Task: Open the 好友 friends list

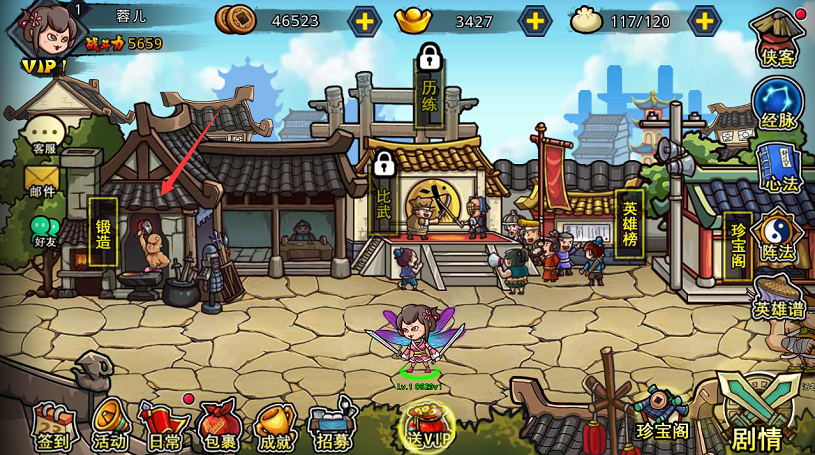Action: coord(45,231)
